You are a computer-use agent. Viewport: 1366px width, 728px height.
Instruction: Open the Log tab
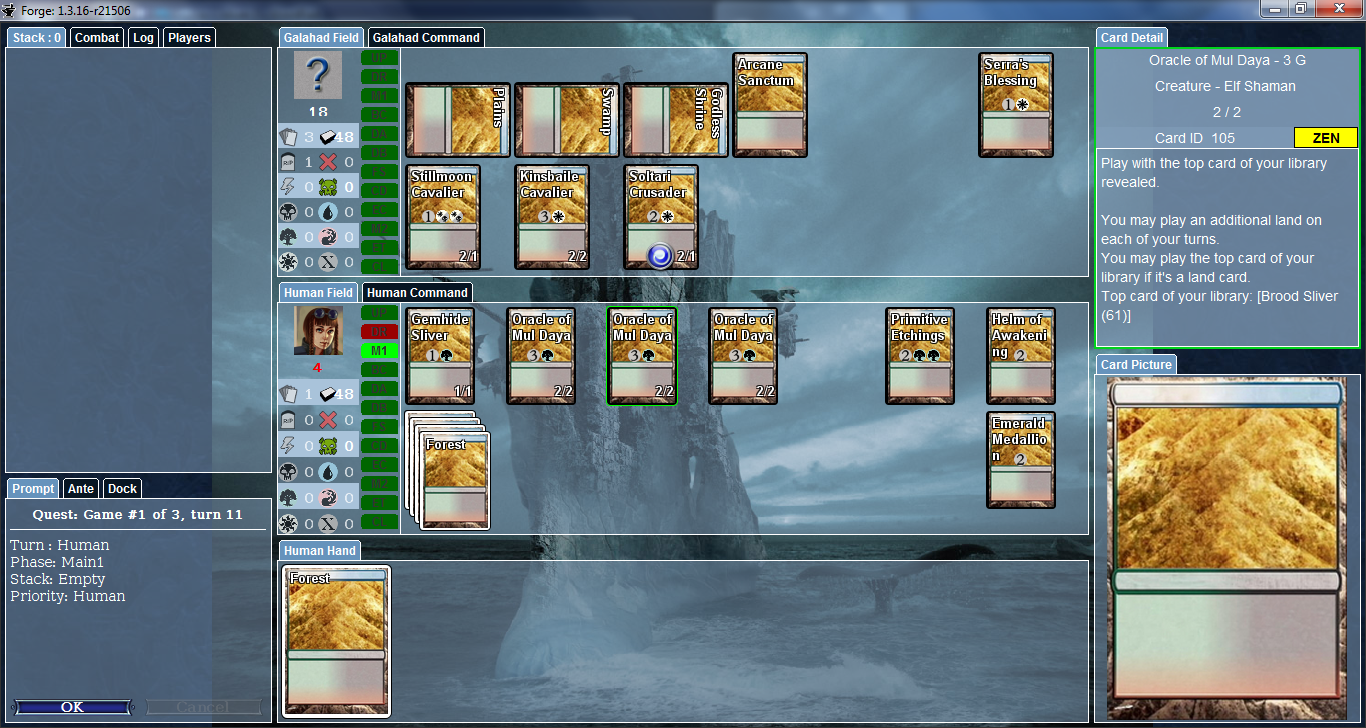click(143, 38)
